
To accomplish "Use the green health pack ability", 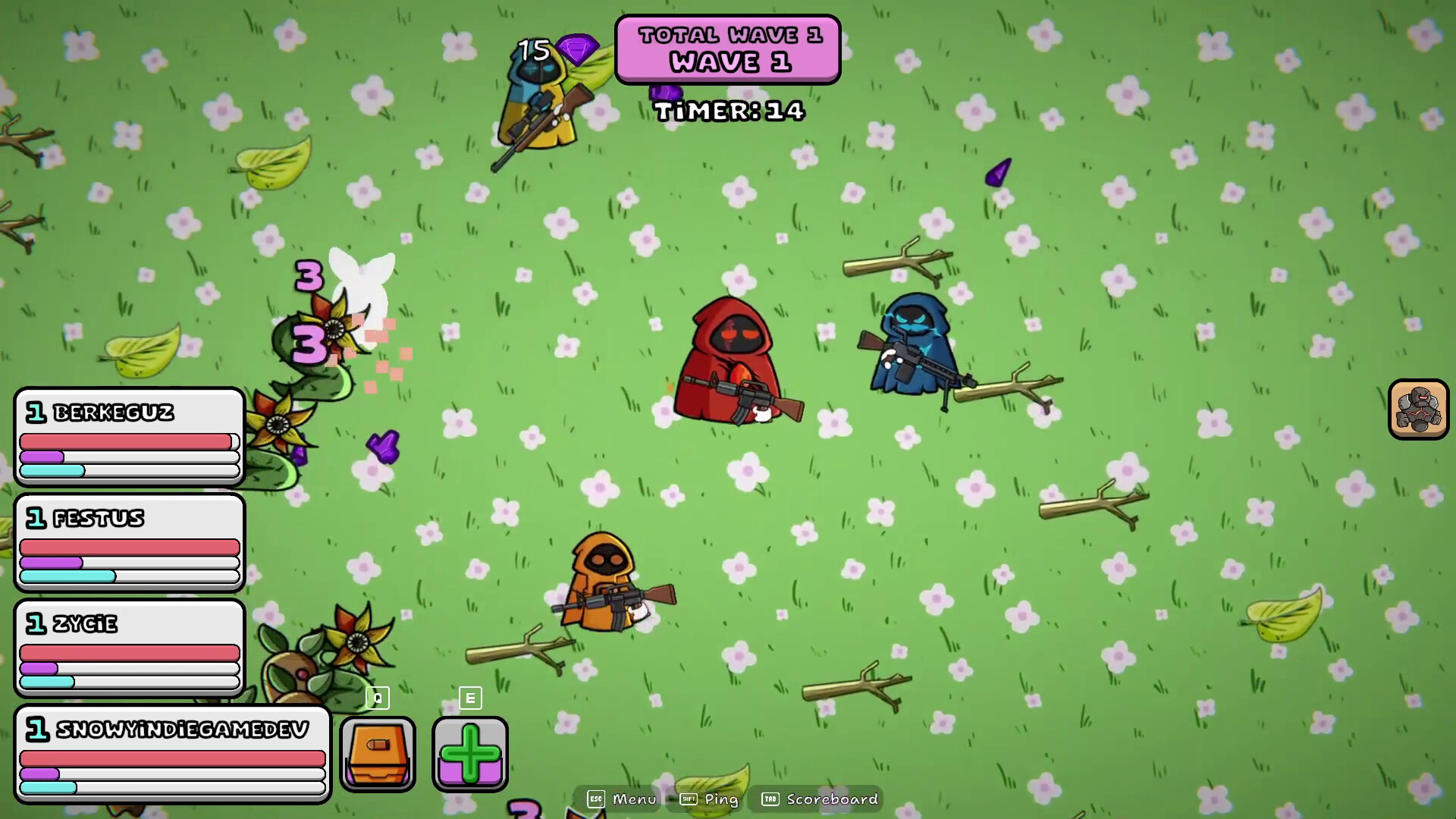I will pyautogui.click(x=469, y=754).
